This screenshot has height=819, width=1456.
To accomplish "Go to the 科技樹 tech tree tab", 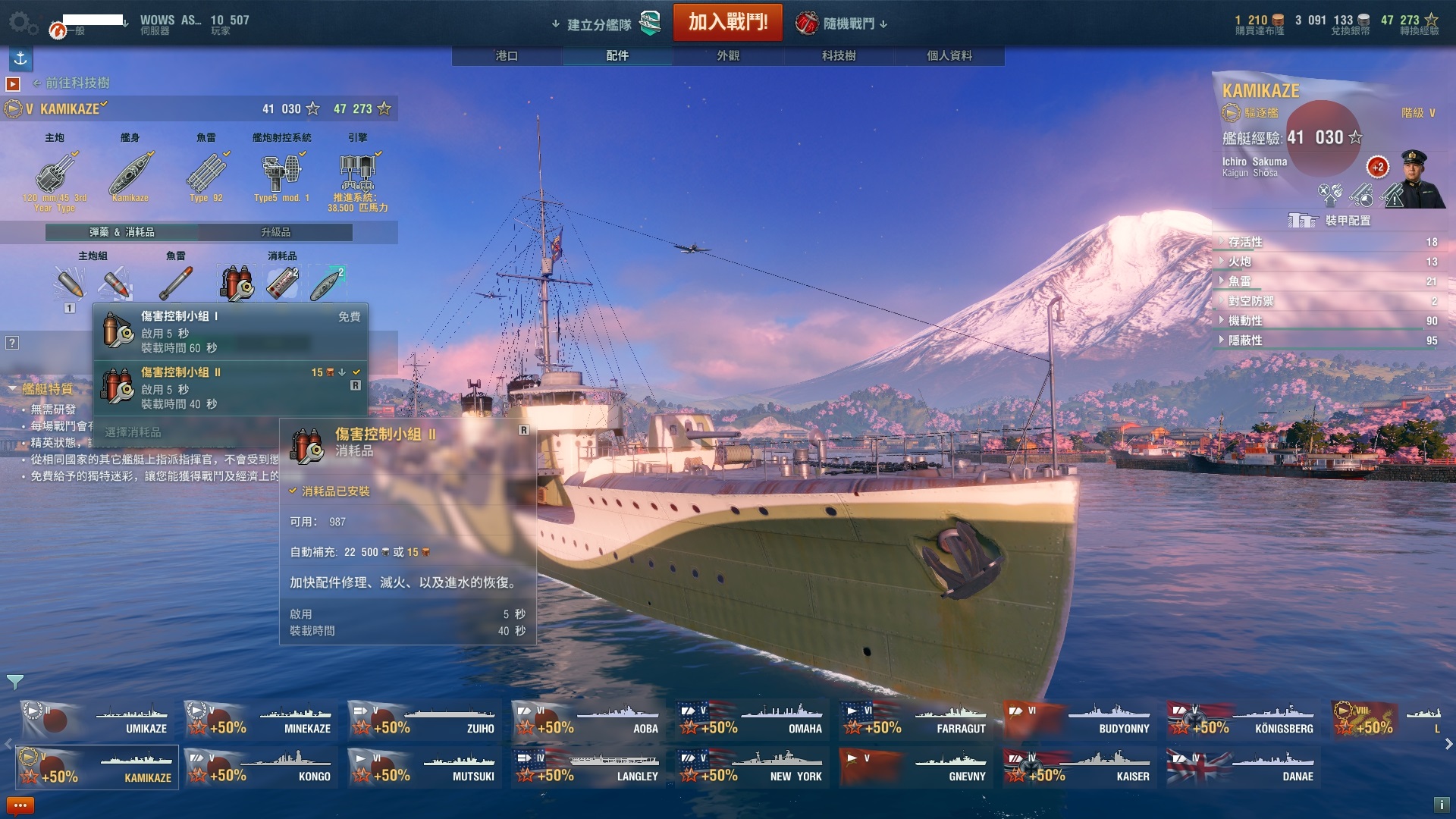I will [839, 55].
